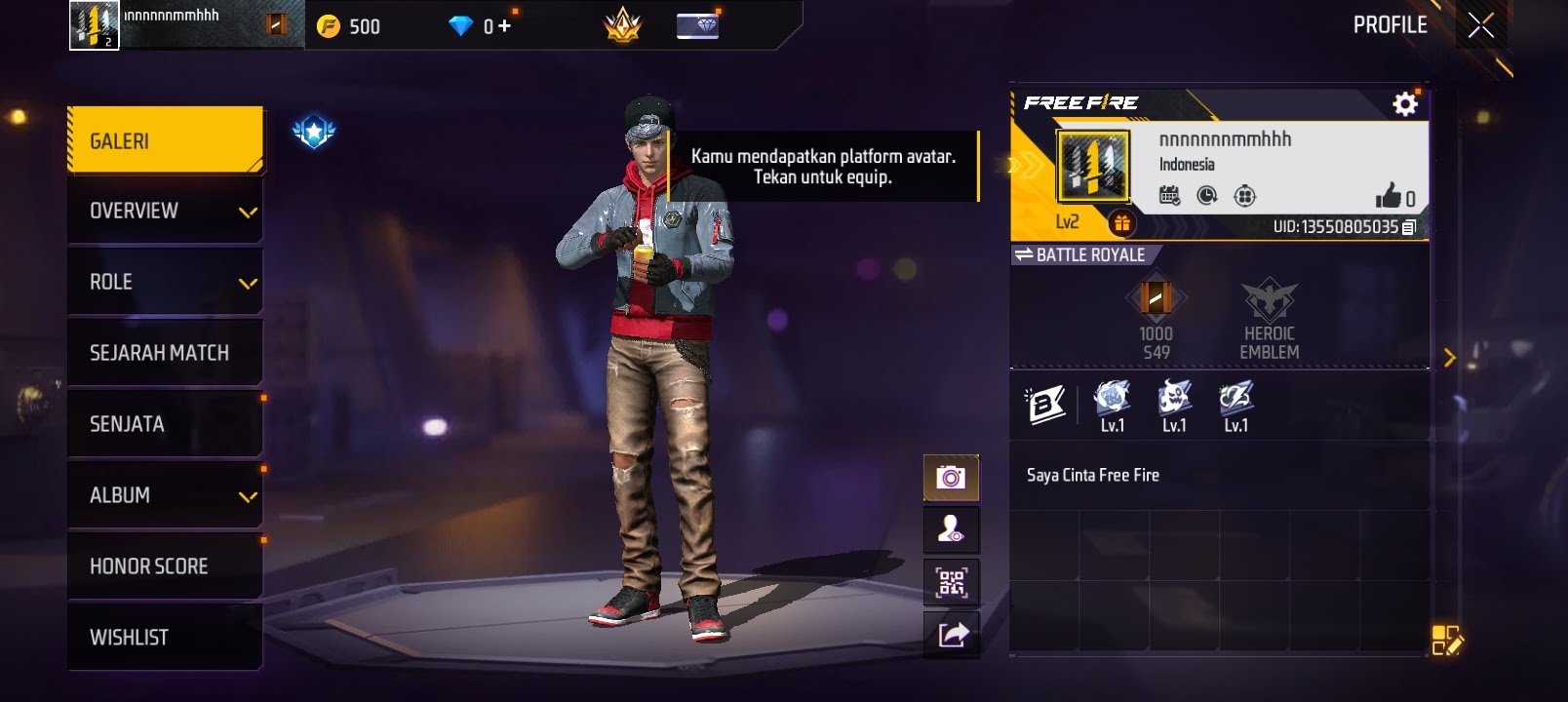Expand the ROLE section
This screenshot has height=702, width=1568.
click(164, 281)
